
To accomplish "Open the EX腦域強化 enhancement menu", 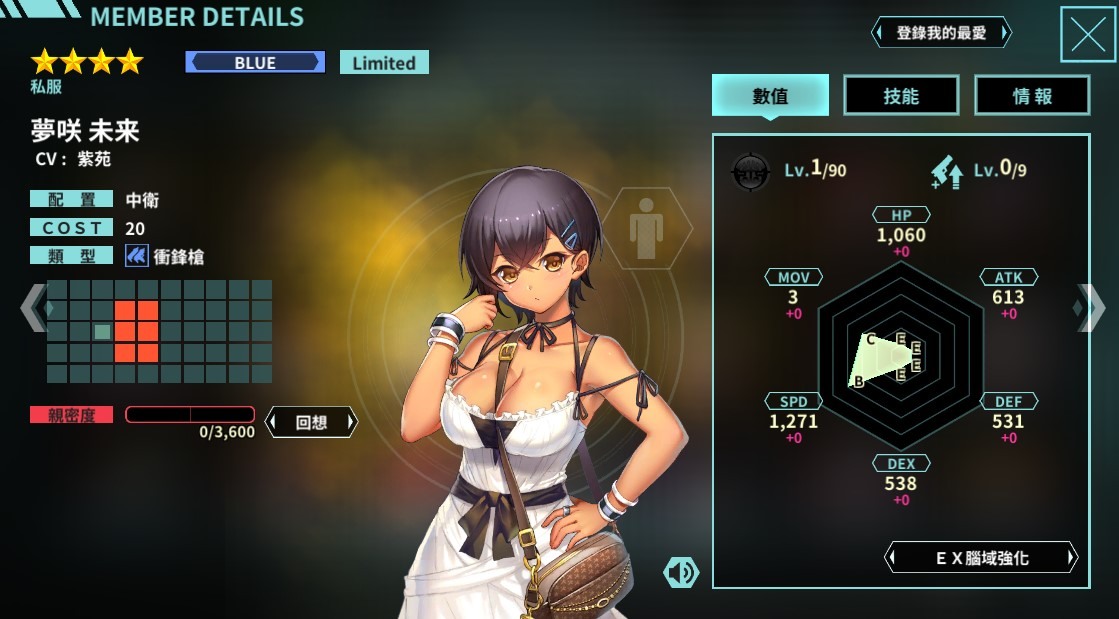I will coord(981,558).
